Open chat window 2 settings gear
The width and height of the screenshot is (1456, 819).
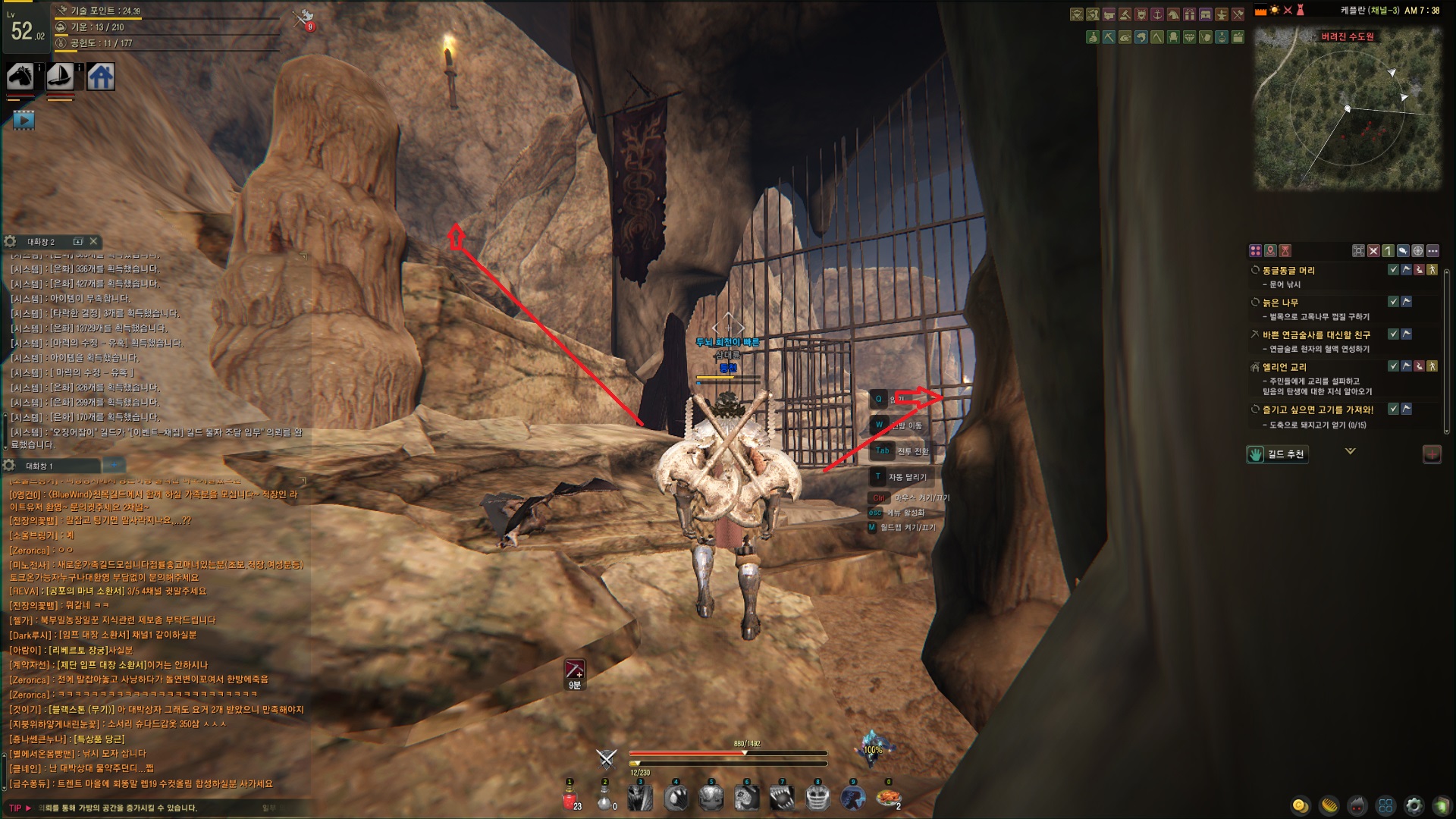point(10,241)
